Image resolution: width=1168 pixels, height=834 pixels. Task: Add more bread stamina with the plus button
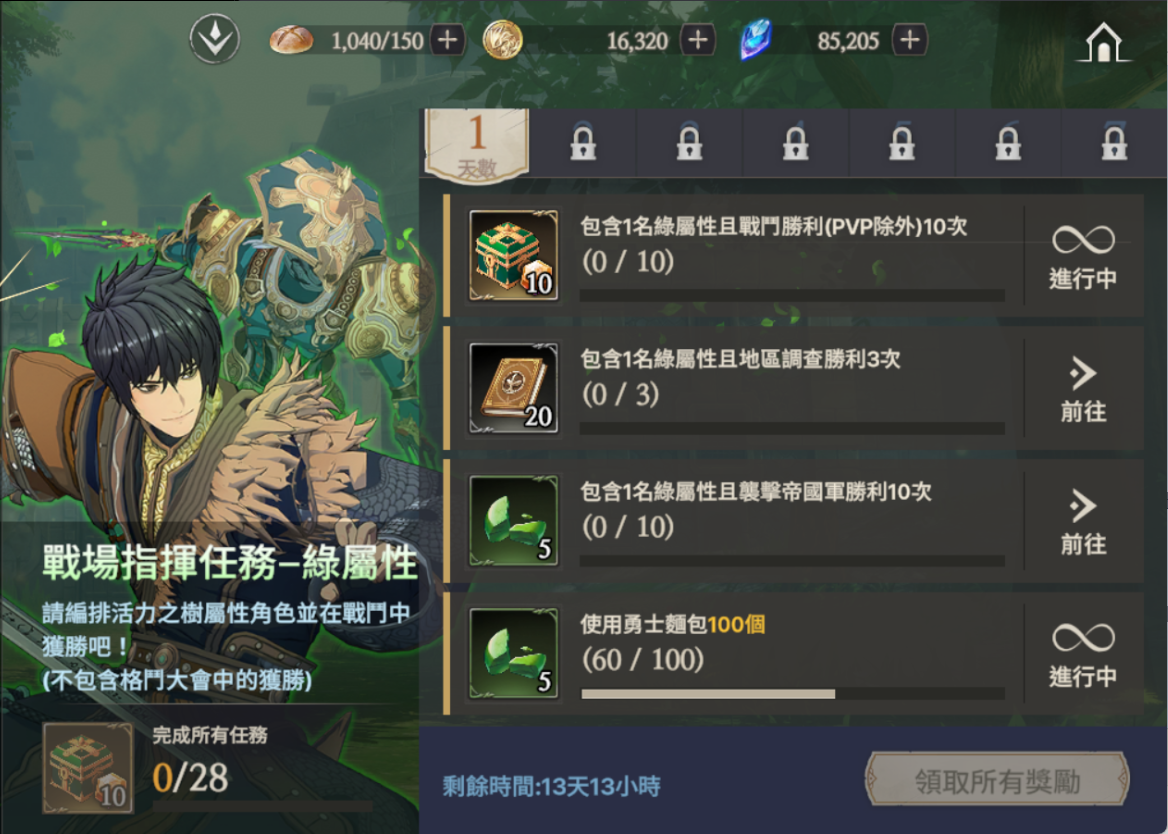point(446,41)
